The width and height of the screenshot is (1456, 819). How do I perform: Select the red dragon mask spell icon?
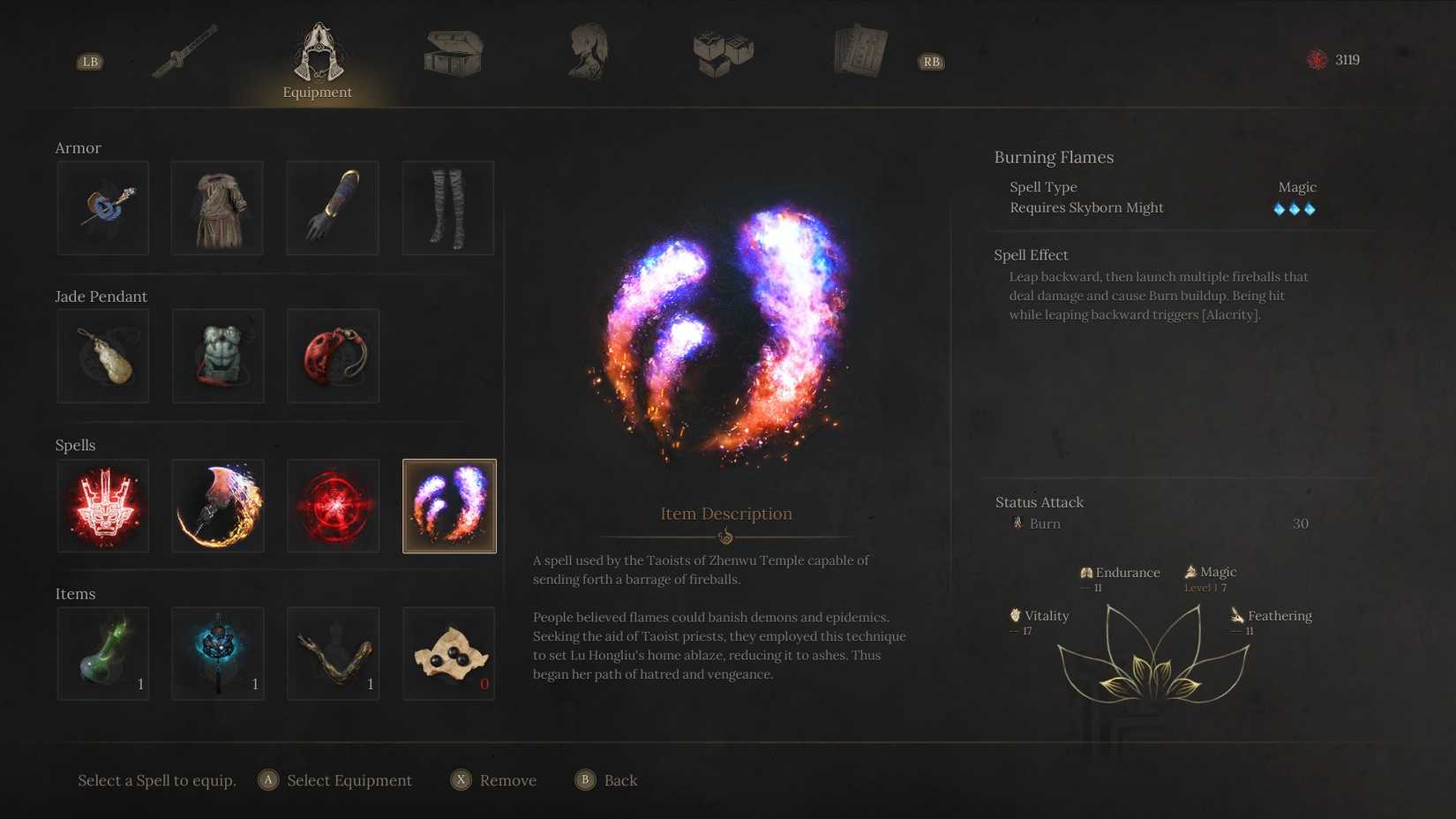pos(102,505)
